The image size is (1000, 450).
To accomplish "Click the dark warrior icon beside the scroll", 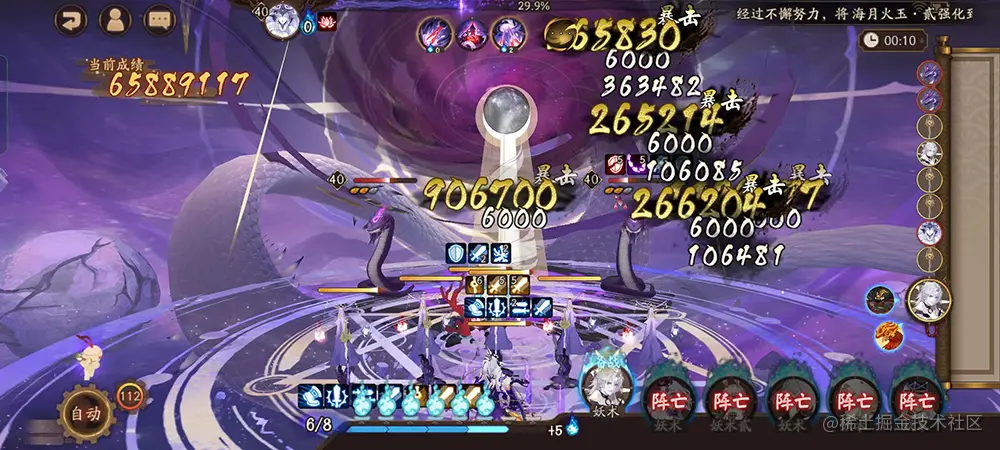I will (x=881, y=297).
